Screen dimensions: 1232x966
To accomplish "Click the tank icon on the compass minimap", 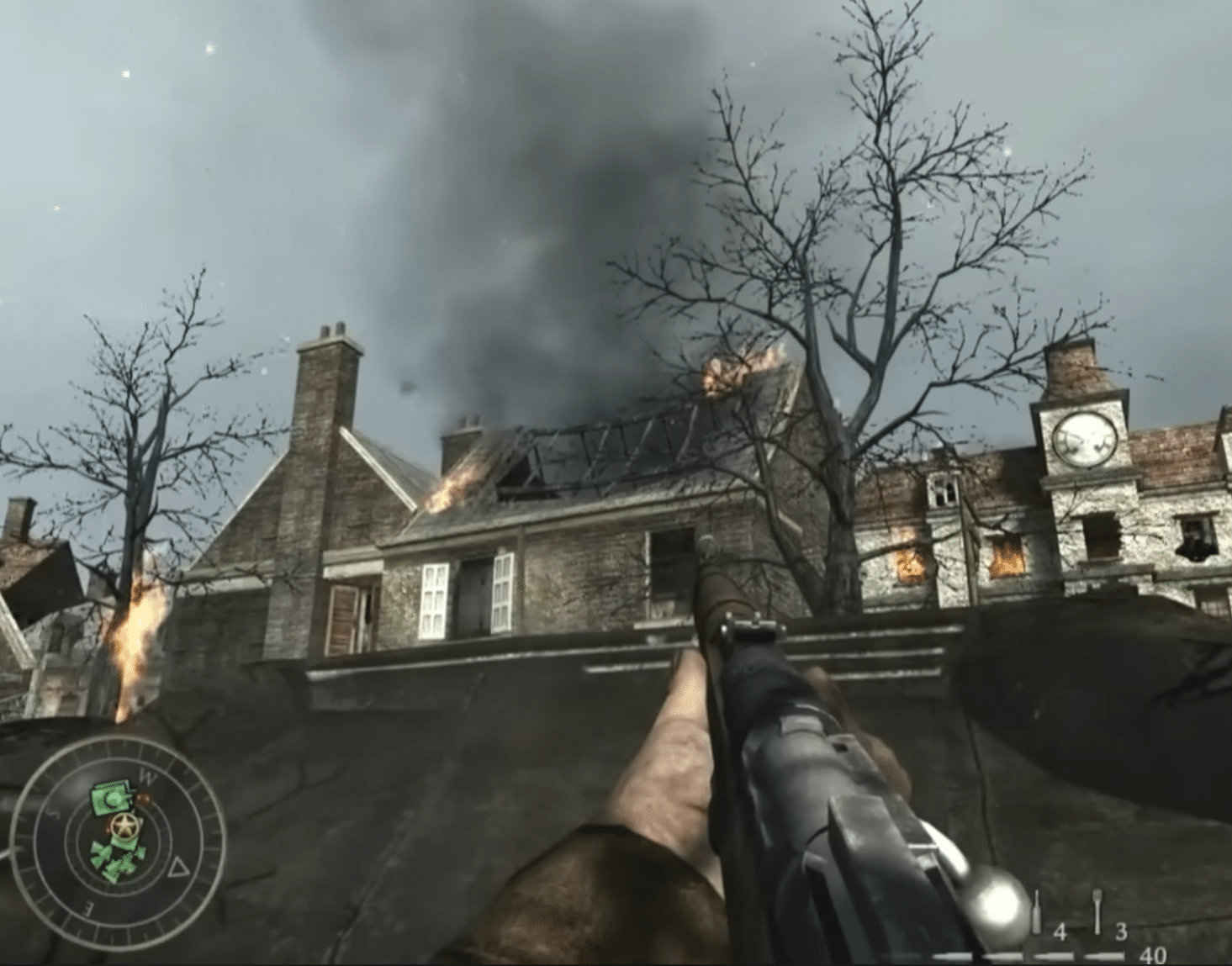I will tap(113, 799).
